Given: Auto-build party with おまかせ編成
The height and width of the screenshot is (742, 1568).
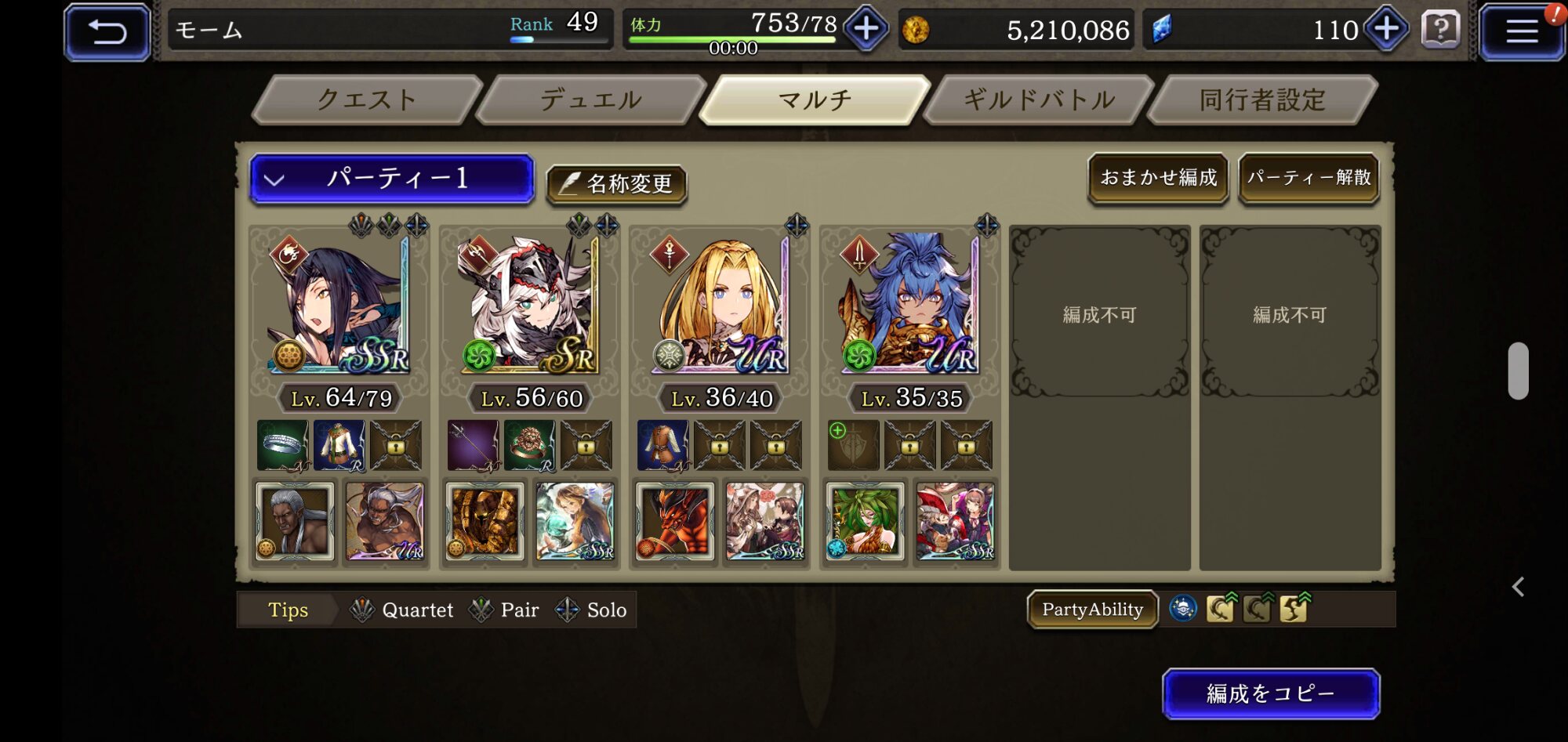Looking at the screenshot, I should click(1158, 178).
